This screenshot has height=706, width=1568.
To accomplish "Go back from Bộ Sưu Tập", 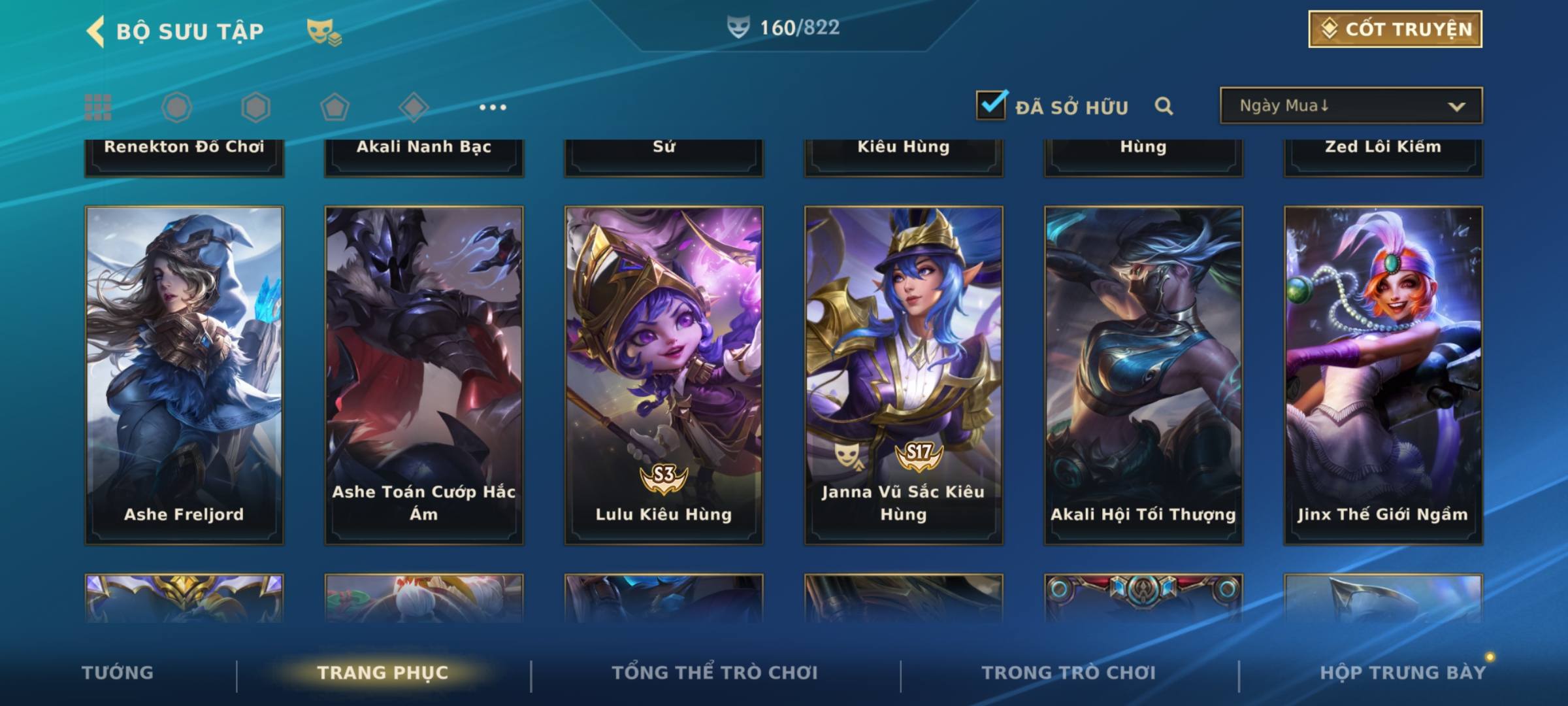I will click(x=96, y=31).
